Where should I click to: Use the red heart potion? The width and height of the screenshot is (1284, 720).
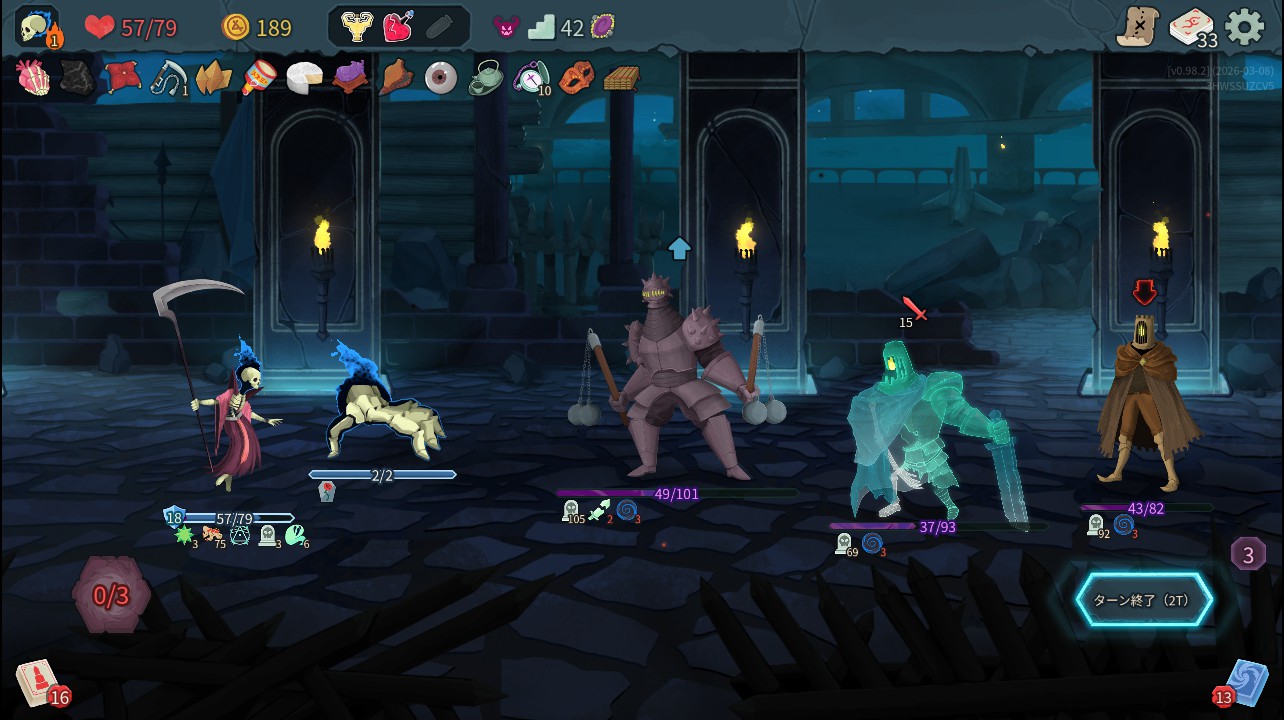397,27
